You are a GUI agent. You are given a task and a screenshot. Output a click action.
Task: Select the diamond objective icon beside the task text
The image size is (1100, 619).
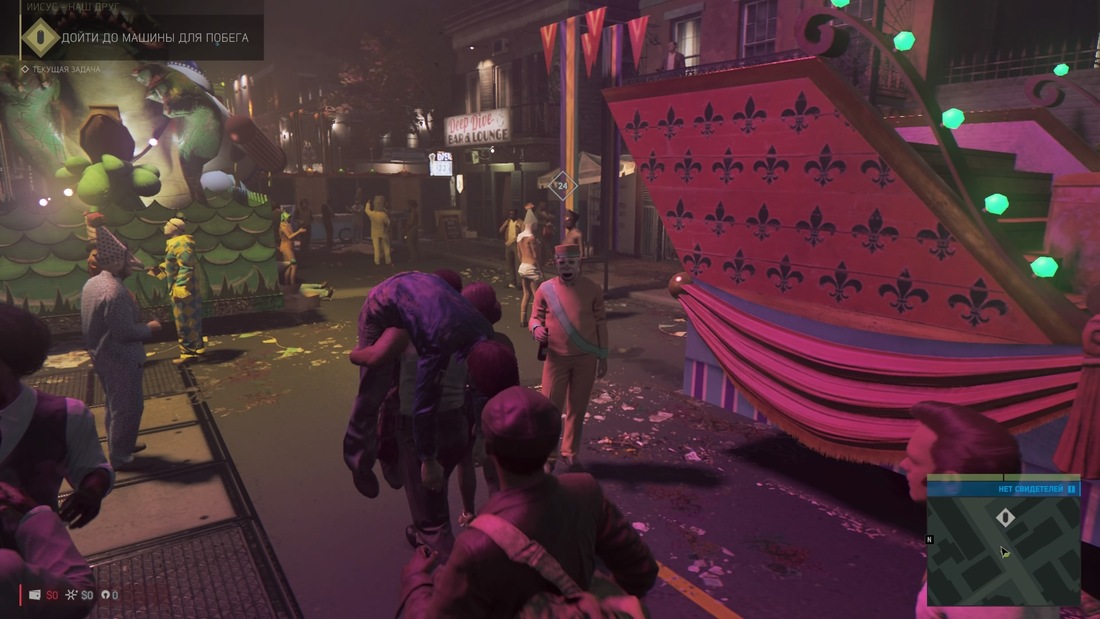tap(40, 38)
